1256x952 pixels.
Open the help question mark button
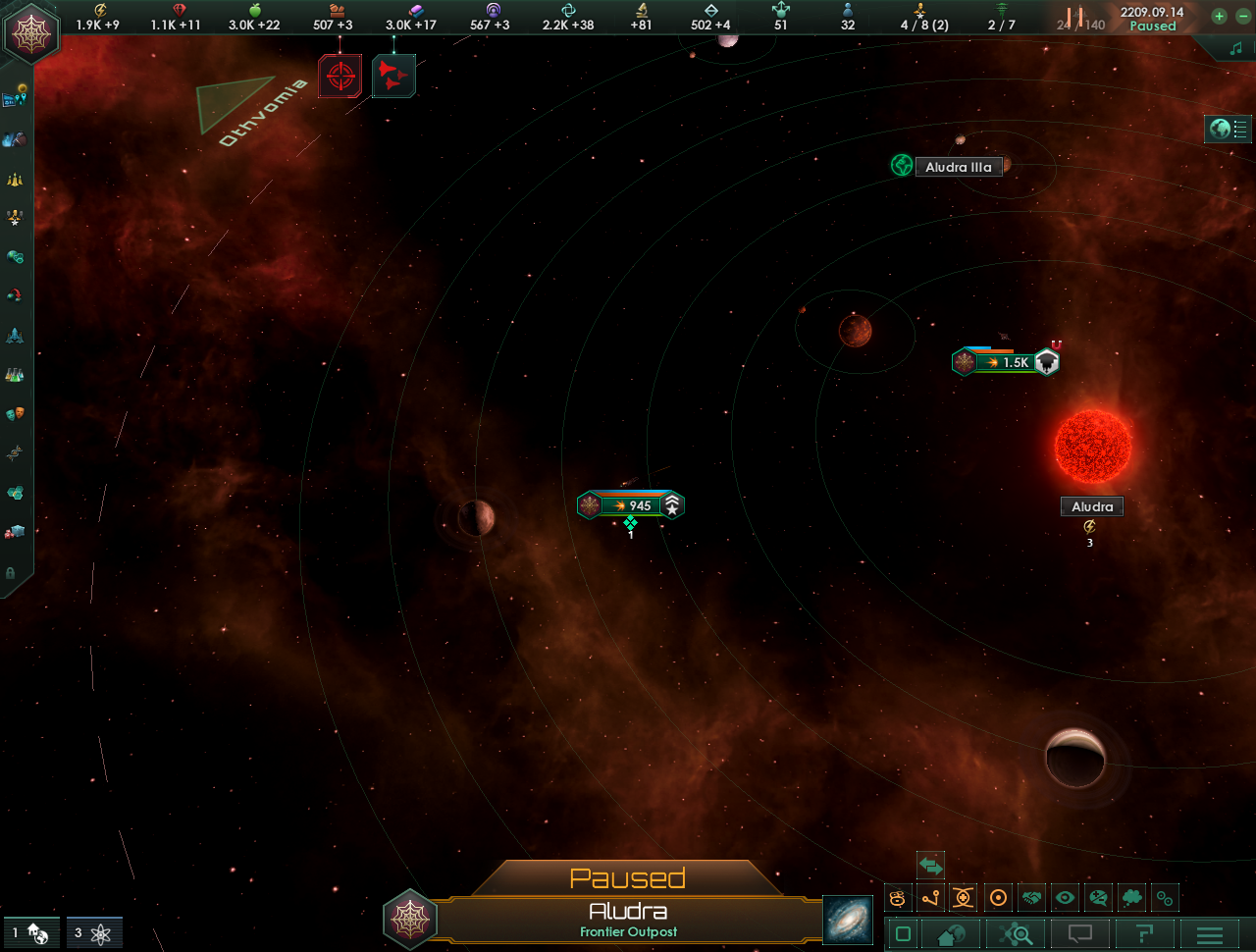(1144, 934)
